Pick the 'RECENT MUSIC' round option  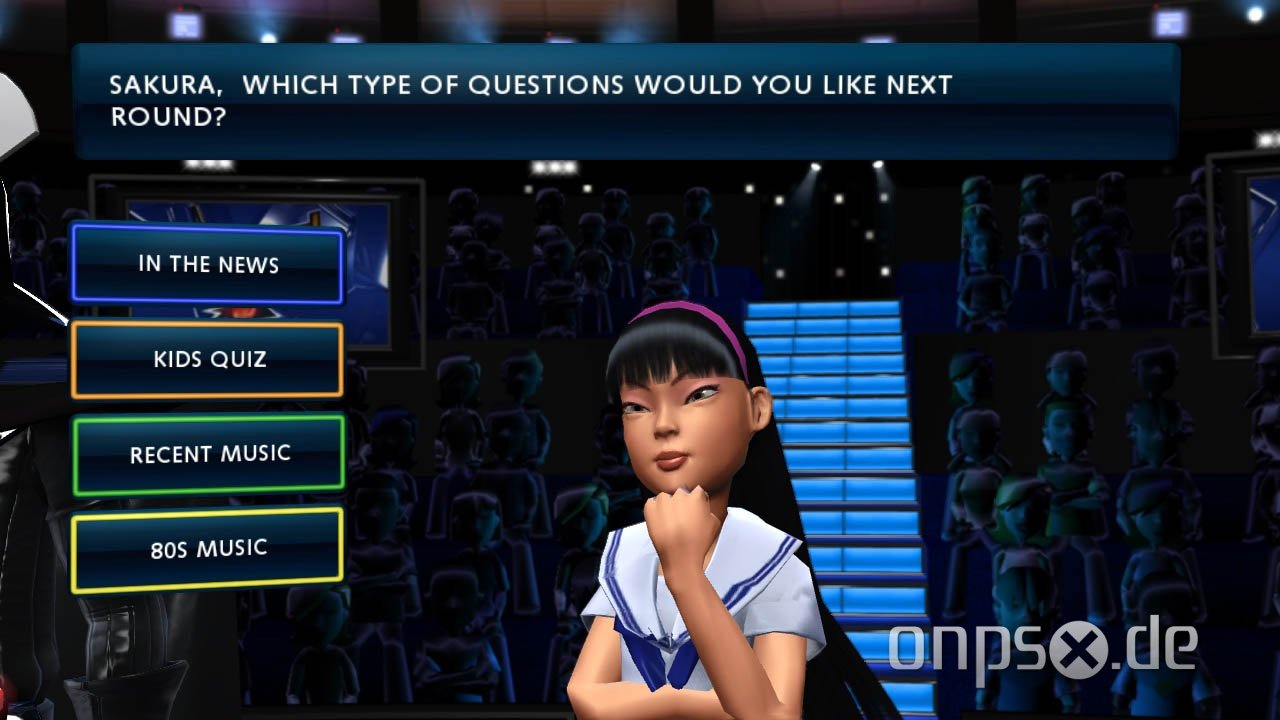click(206, 453)
